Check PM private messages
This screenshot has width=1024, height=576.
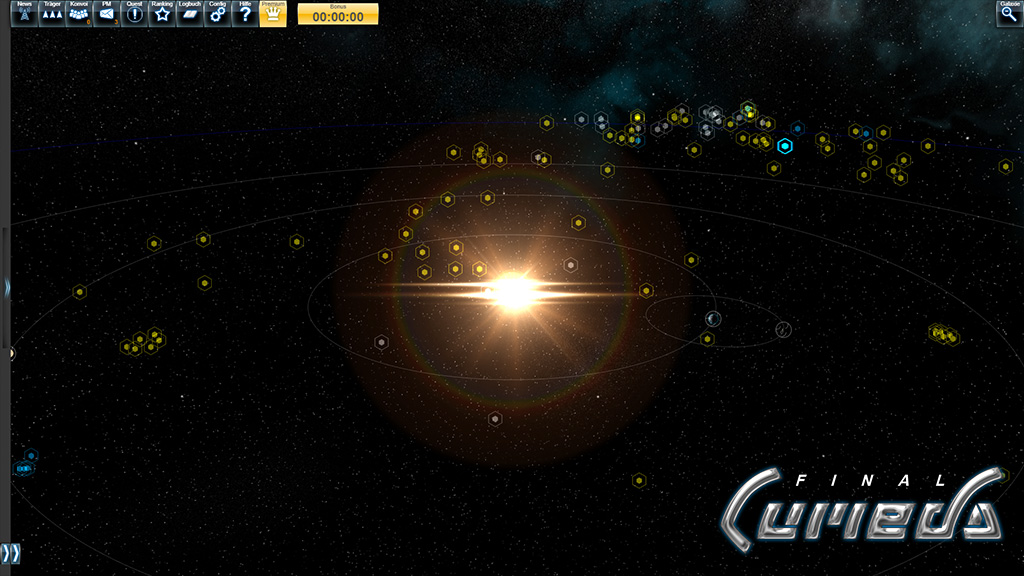106,13
